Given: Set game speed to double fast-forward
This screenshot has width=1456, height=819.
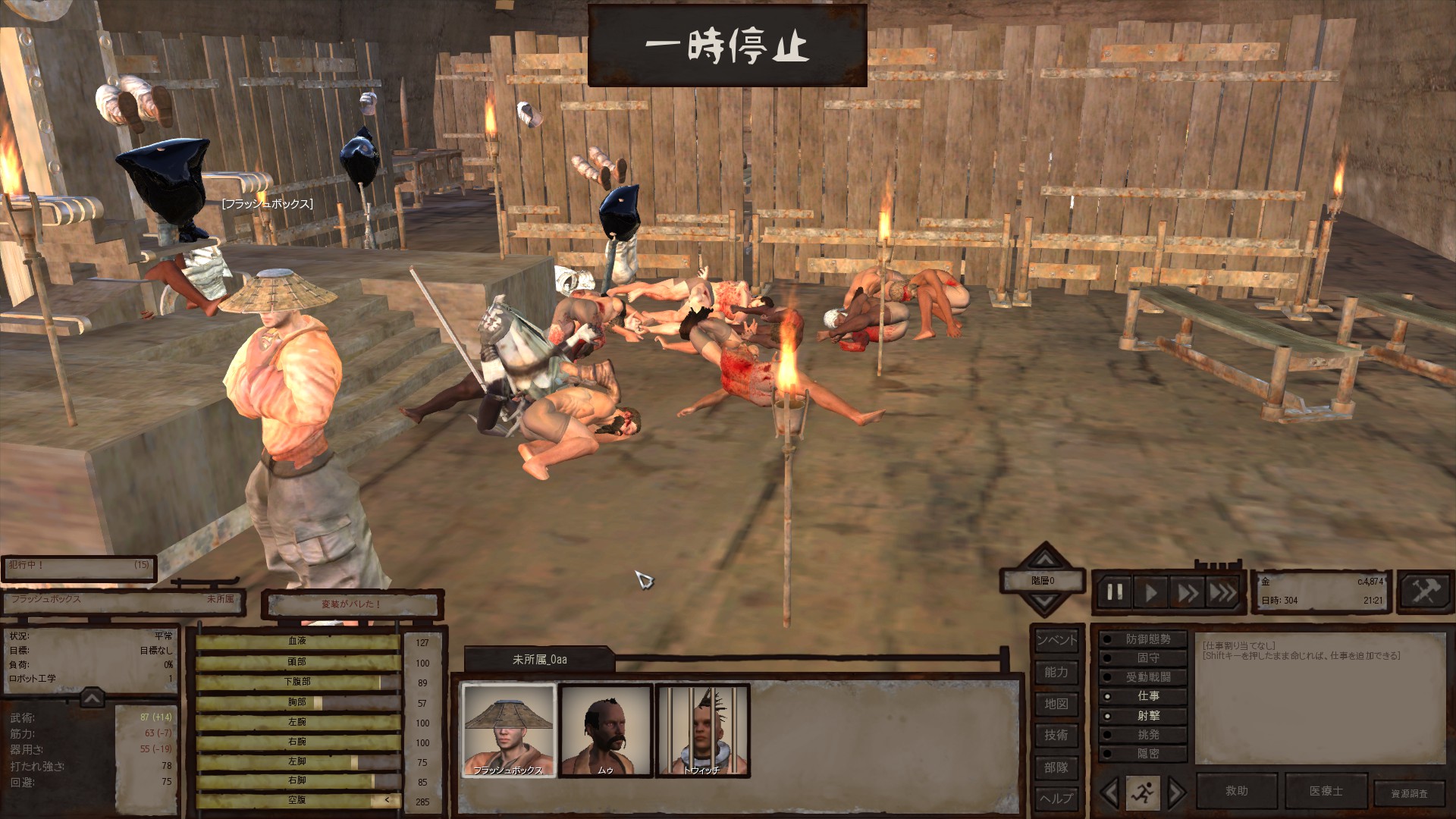Looking at the screenshot, I should click(1187, 592).
